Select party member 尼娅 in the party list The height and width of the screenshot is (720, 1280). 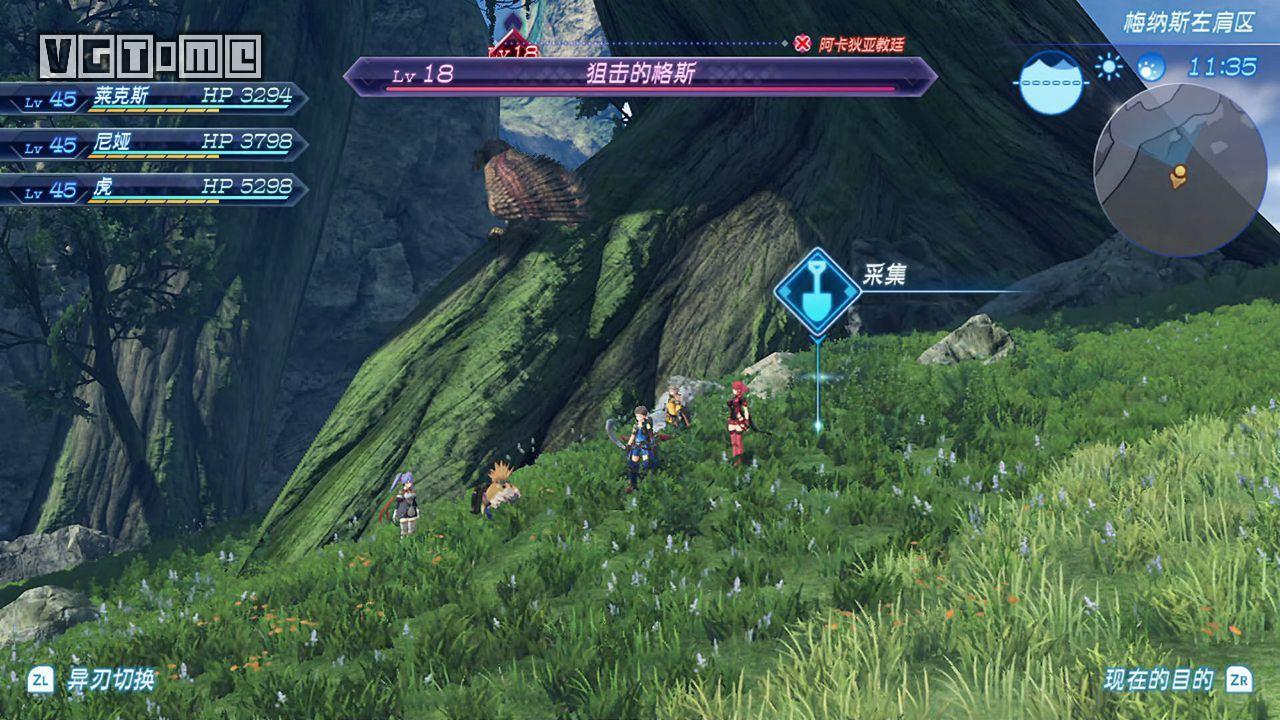pos(150,143)
